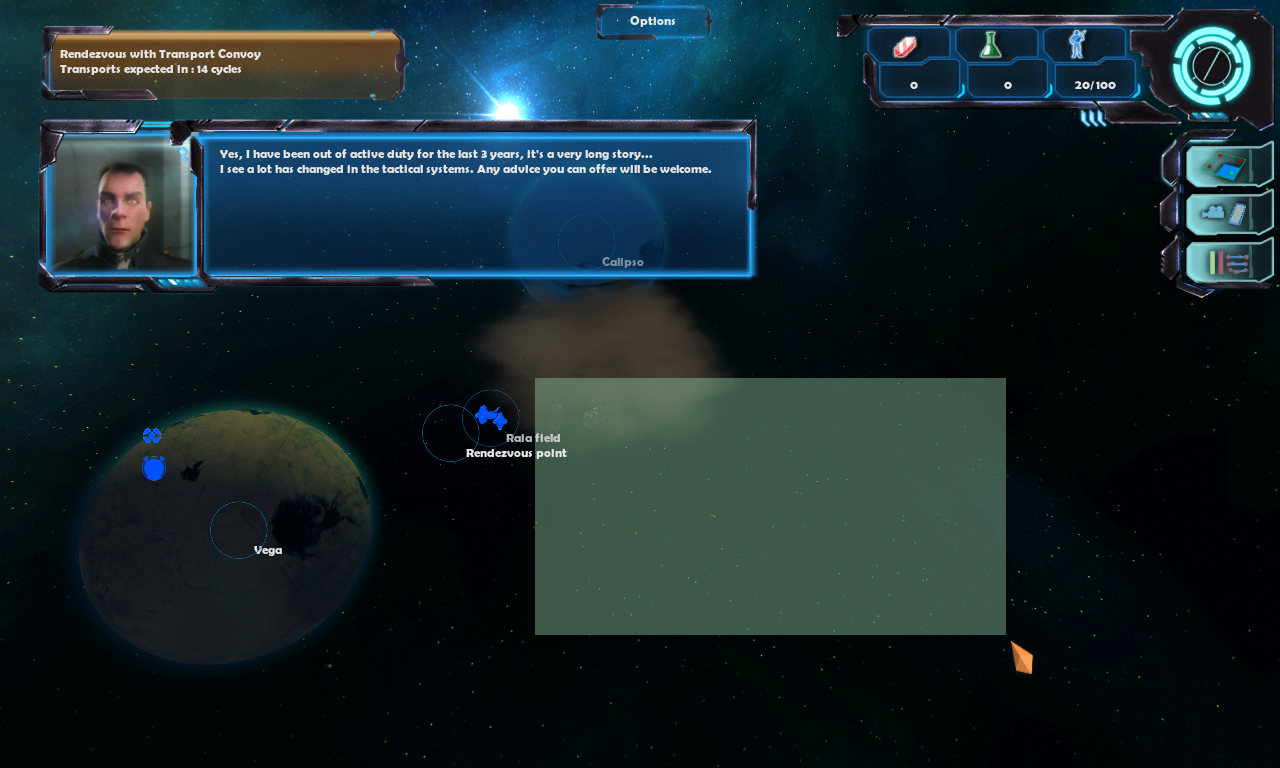Select the round blue station icon near Vega
The width and height of the screenshot is (1280, 768).
153,468
